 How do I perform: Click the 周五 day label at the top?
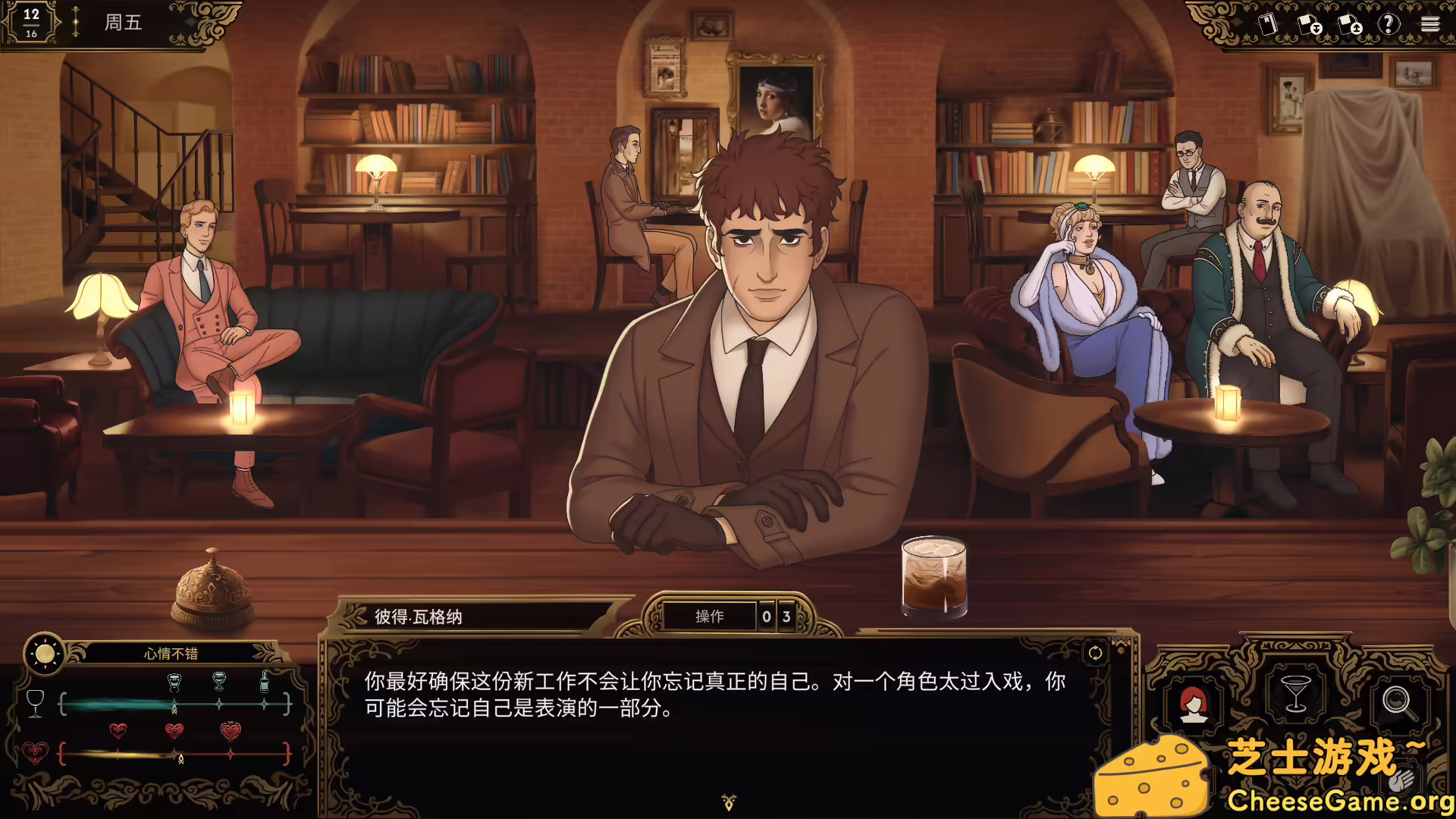coord(121,22)
